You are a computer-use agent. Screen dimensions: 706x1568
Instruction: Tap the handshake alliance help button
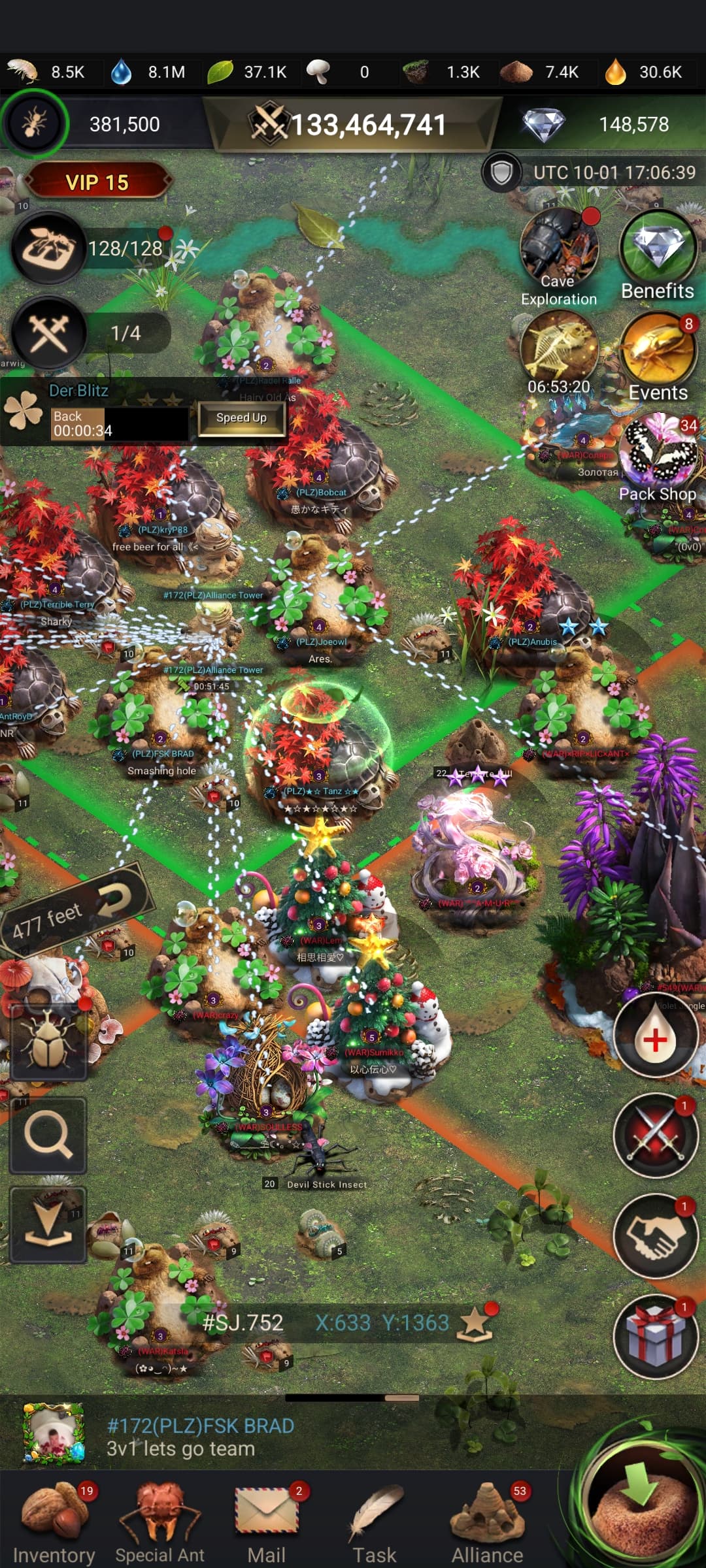(x=656, y=1235)
